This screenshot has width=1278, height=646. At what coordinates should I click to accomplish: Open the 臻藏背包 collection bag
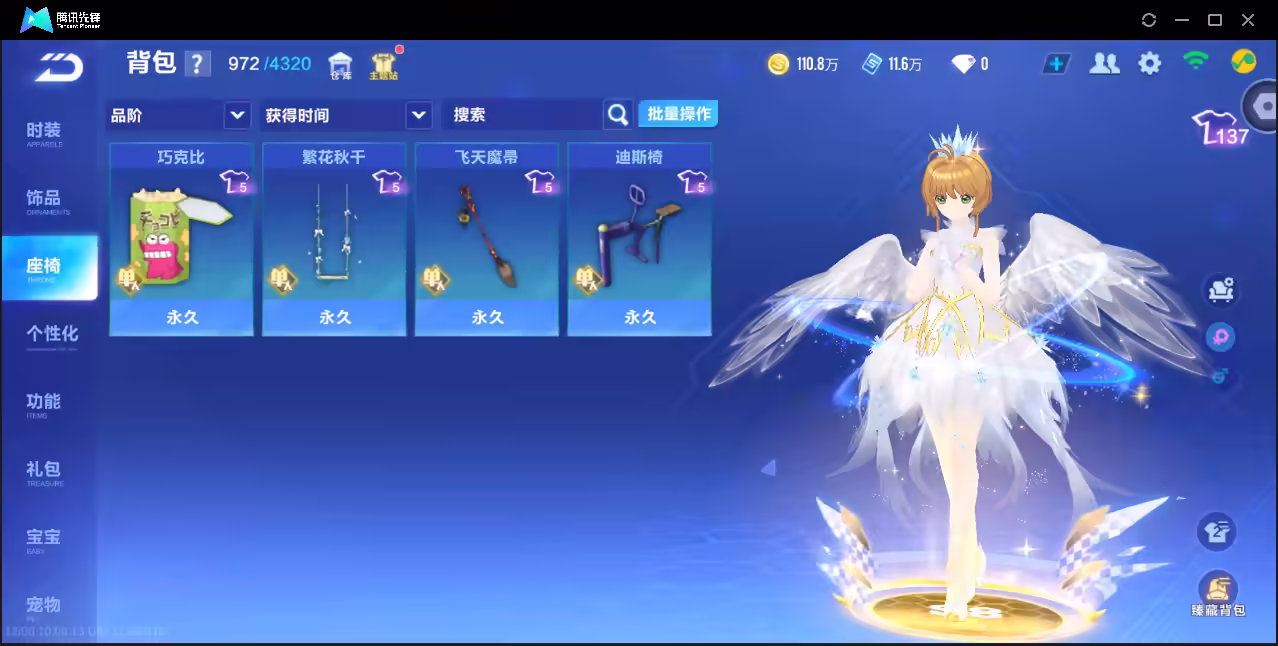click(1217, 594)
